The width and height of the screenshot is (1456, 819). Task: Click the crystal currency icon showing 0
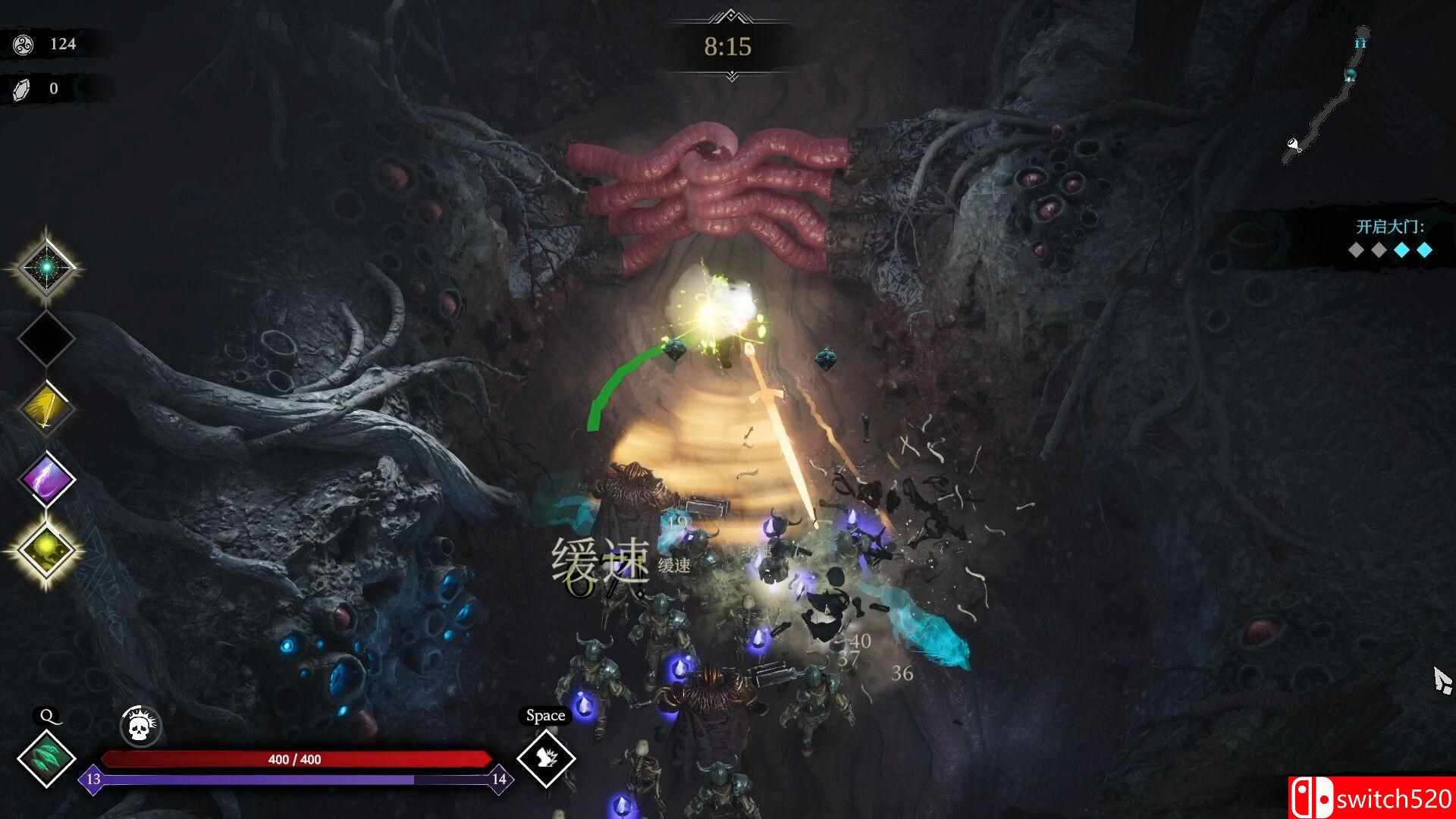20,86
